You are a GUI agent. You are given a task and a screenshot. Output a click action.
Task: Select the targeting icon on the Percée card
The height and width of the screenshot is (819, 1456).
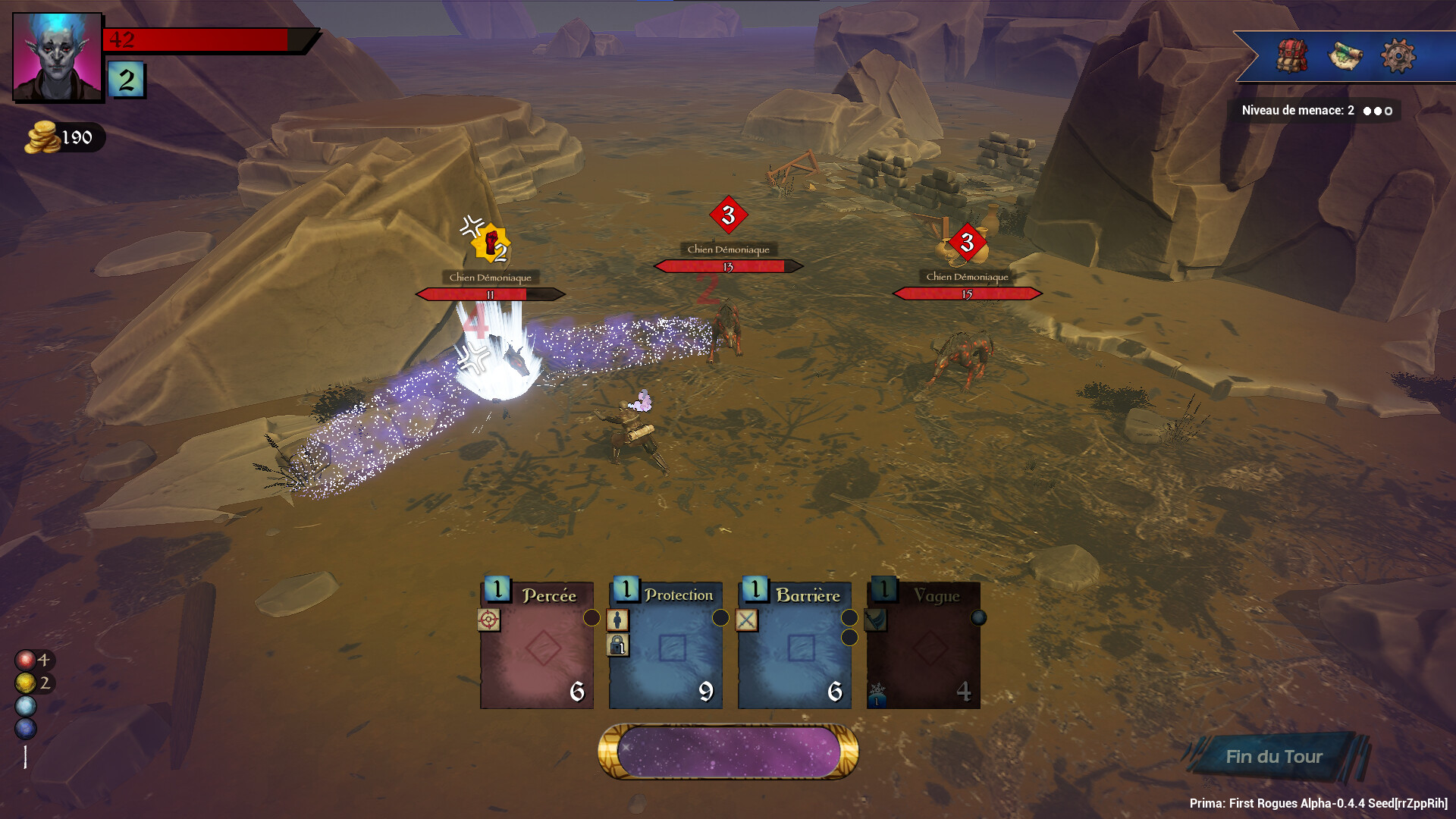[491, 620]
